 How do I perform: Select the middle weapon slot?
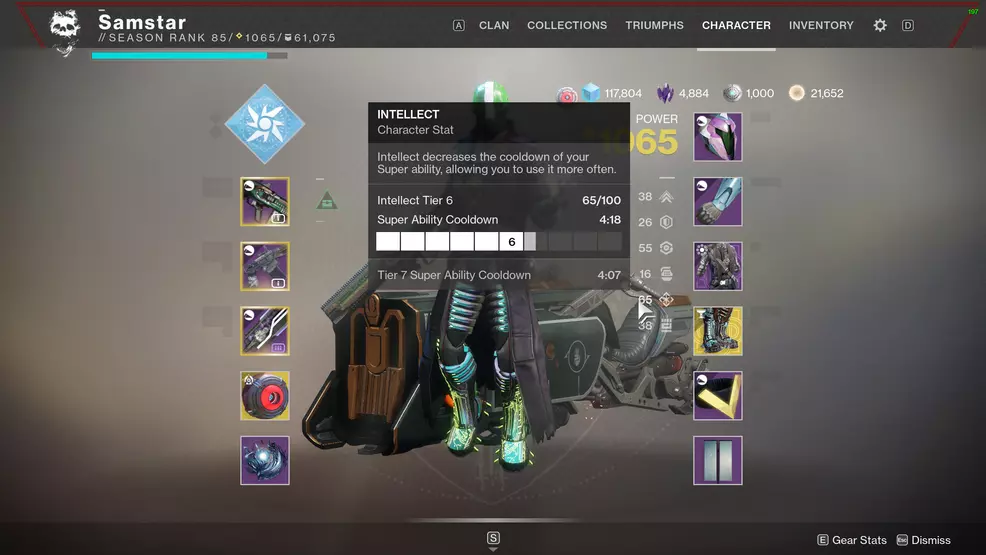[265, 266]
